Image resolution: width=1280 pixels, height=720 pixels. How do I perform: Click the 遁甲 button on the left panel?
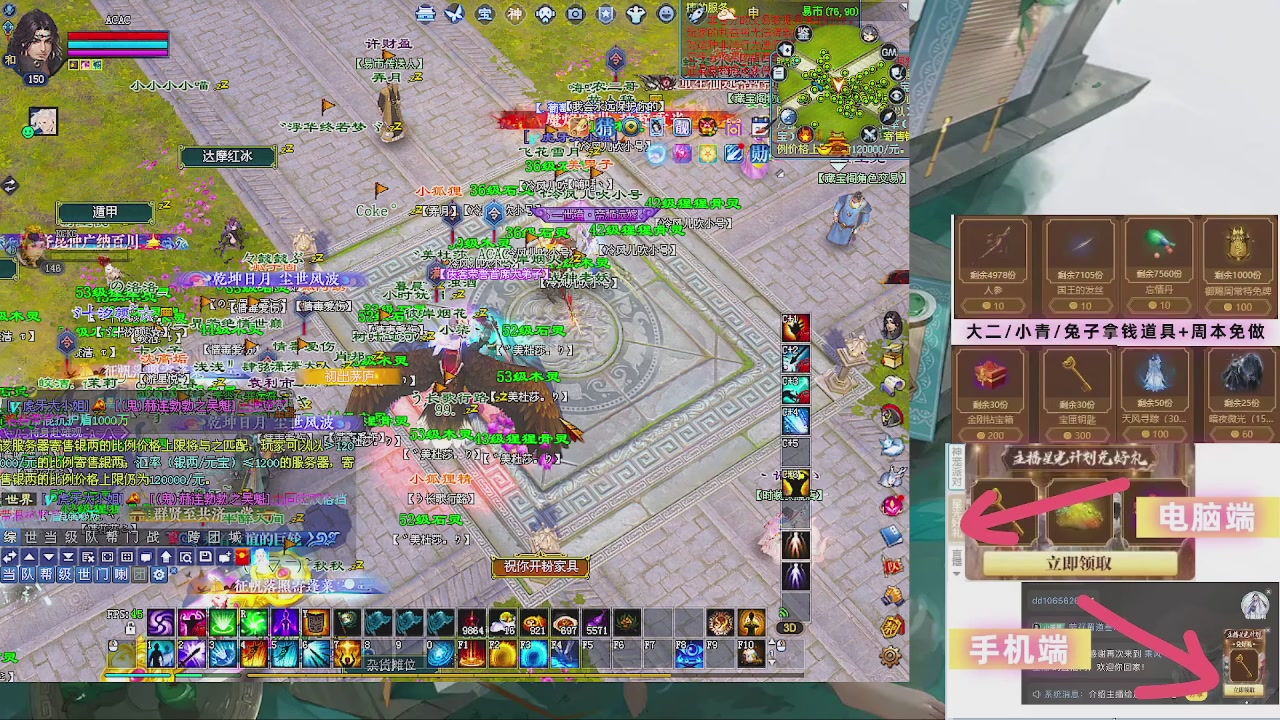coord(106,212)
